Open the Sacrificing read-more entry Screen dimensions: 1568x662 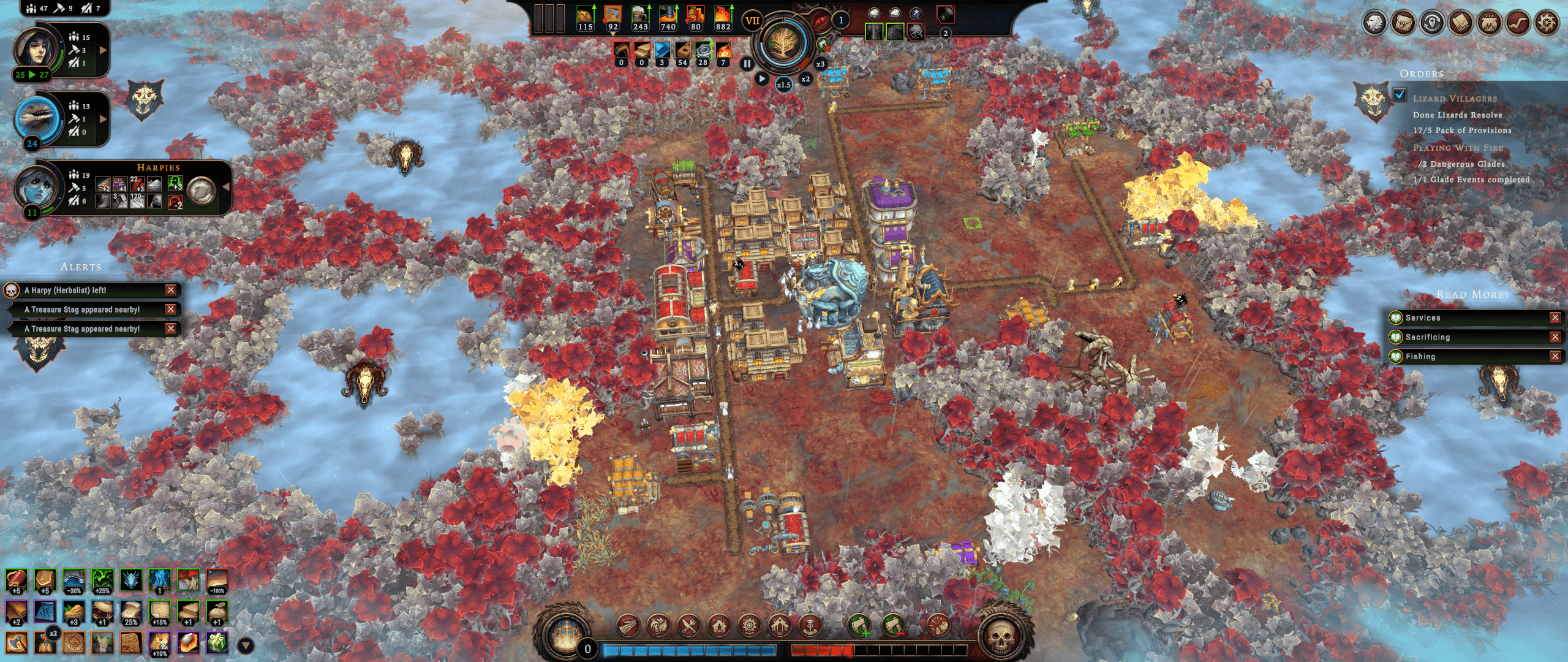pyautogui.click(x=1427, y=337)
